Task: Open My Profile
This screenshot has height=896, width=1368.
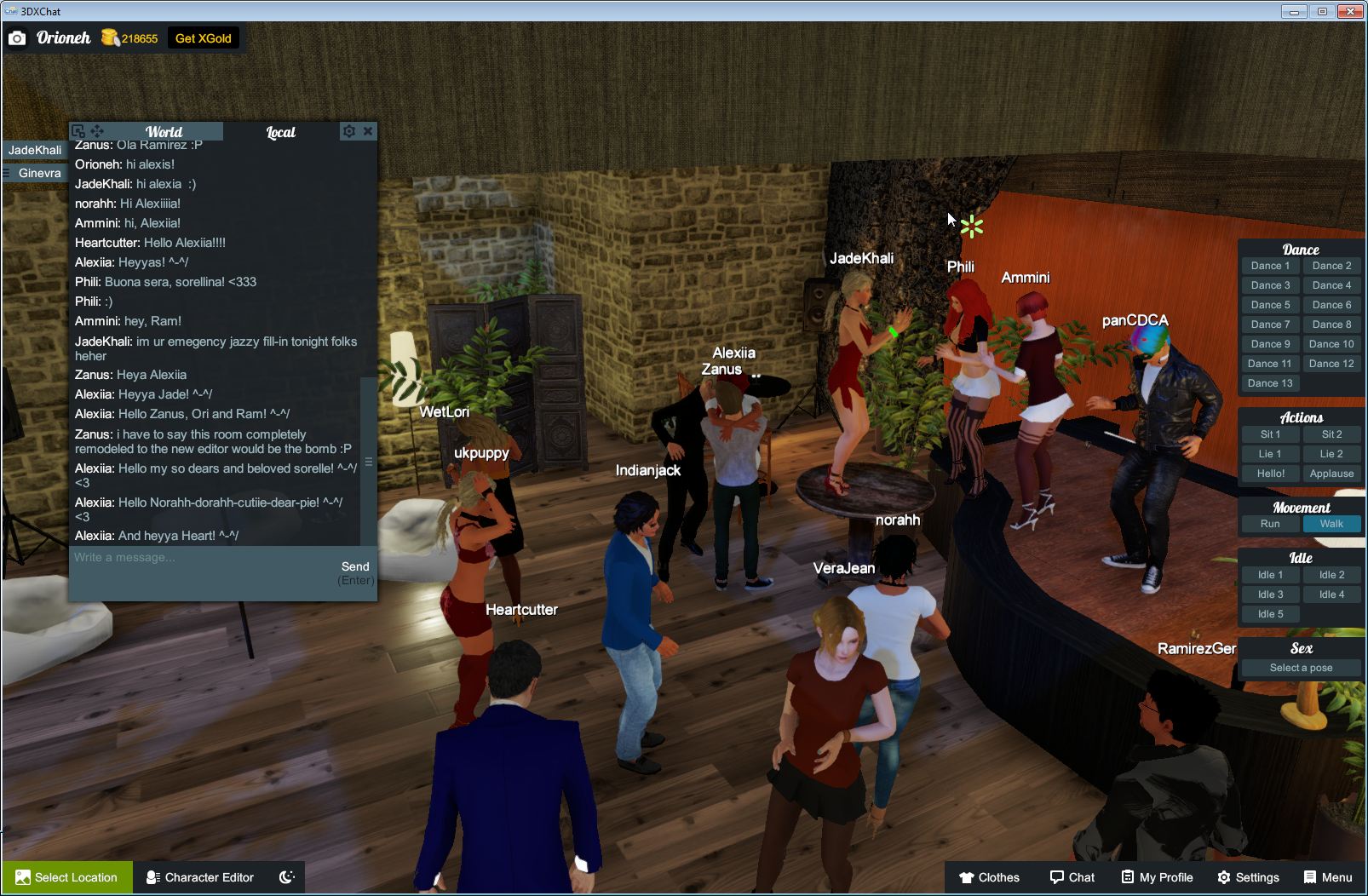Action: [1156, 877]
